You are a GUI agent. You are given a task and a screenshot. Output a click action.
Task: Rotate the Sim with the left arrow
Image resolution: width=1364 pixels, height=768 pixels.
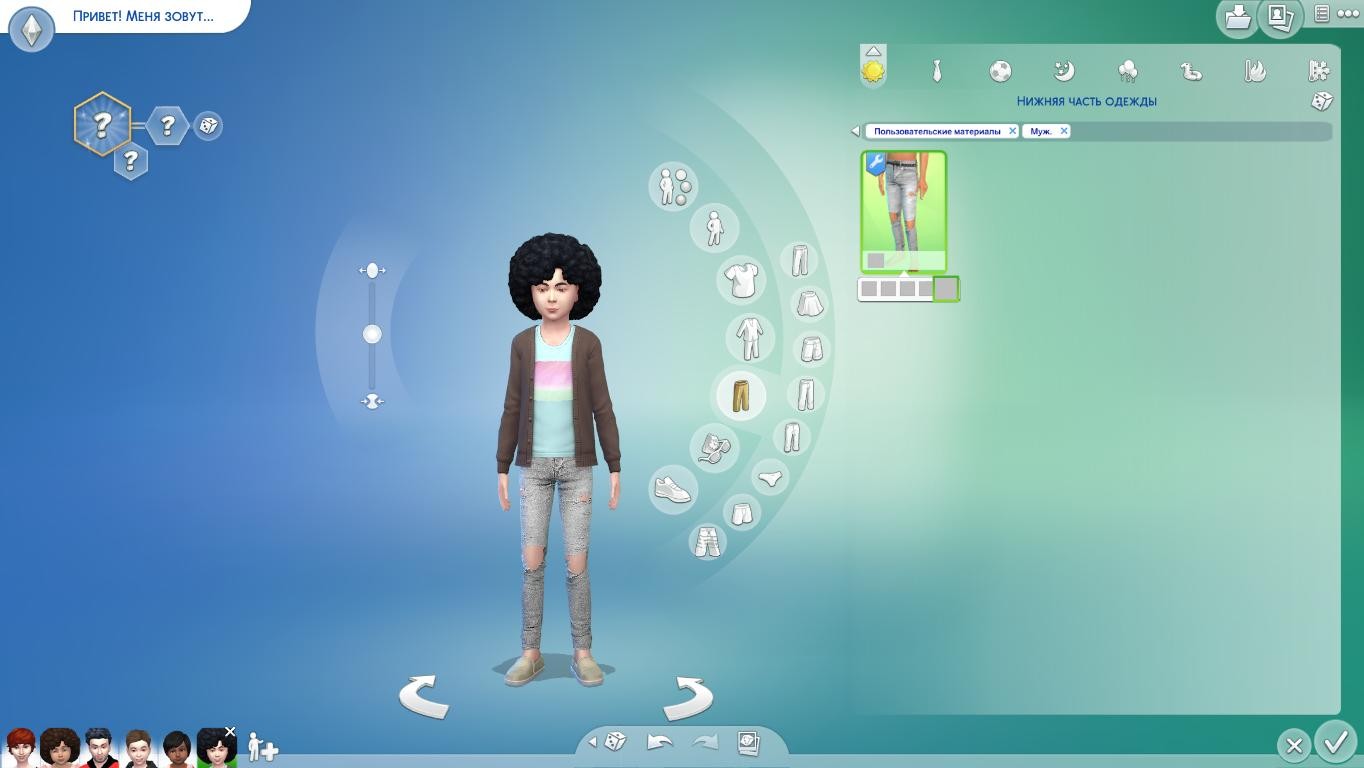424,695
